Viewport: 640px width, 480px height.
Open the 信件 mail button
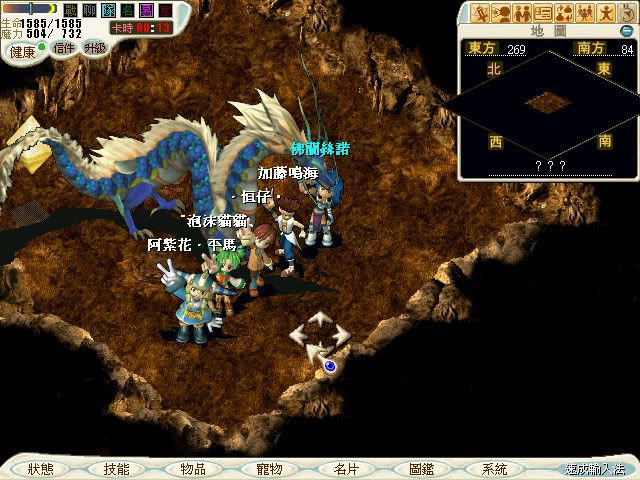click(64, 48)
